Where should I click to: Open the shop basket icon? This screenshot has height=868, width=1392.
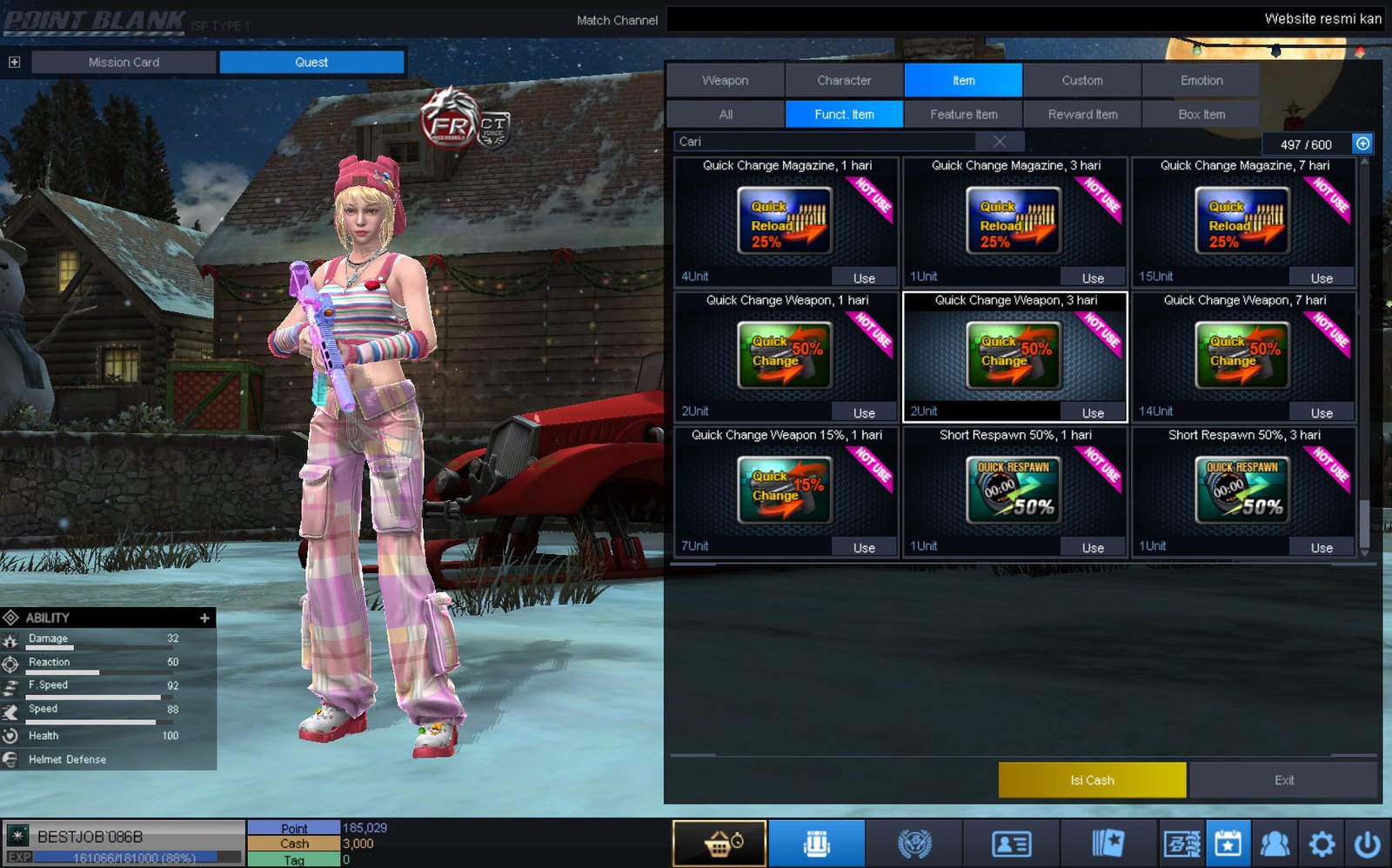coord(719,844)
